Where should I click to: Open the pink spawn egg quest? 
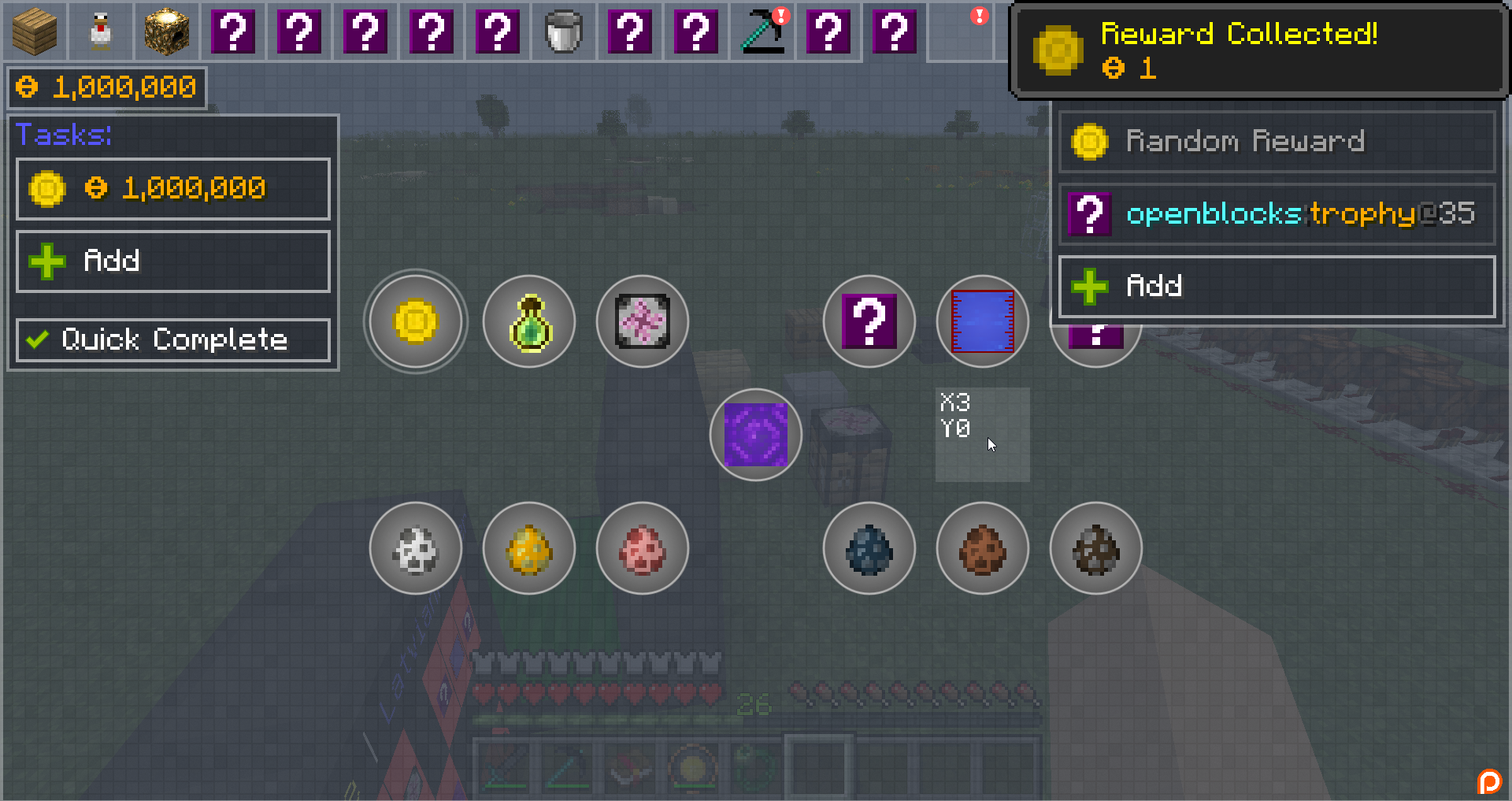[643, 548]
